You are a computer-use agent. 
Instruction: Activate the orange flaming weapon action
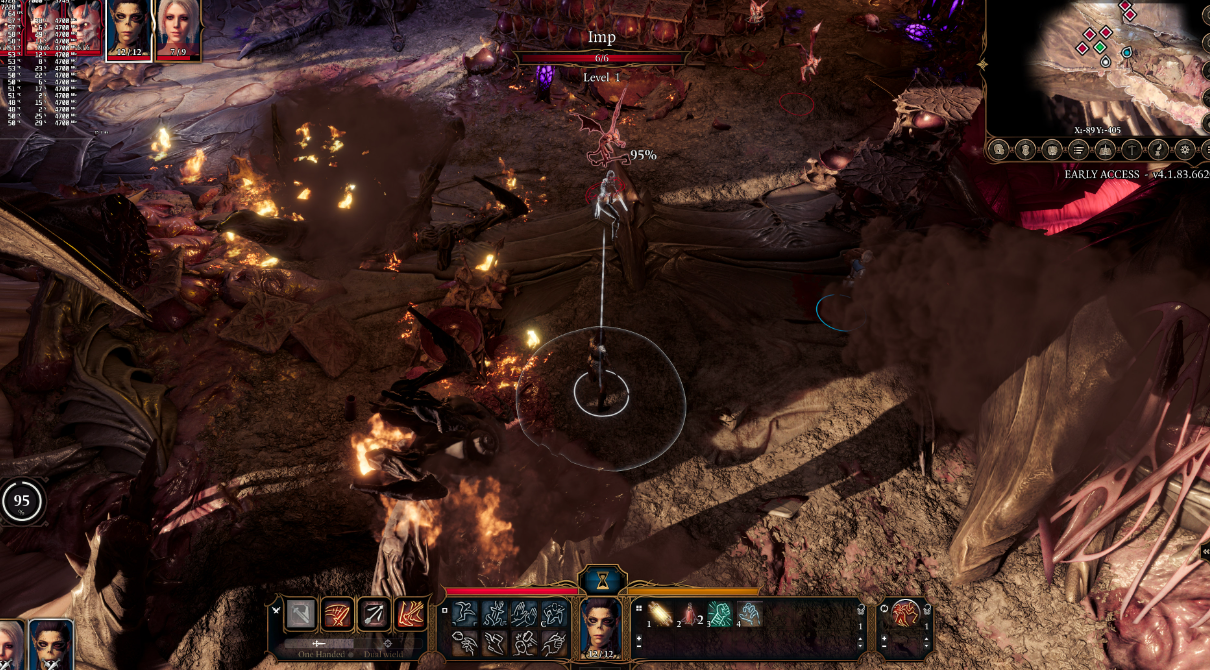tap(410, 614)
